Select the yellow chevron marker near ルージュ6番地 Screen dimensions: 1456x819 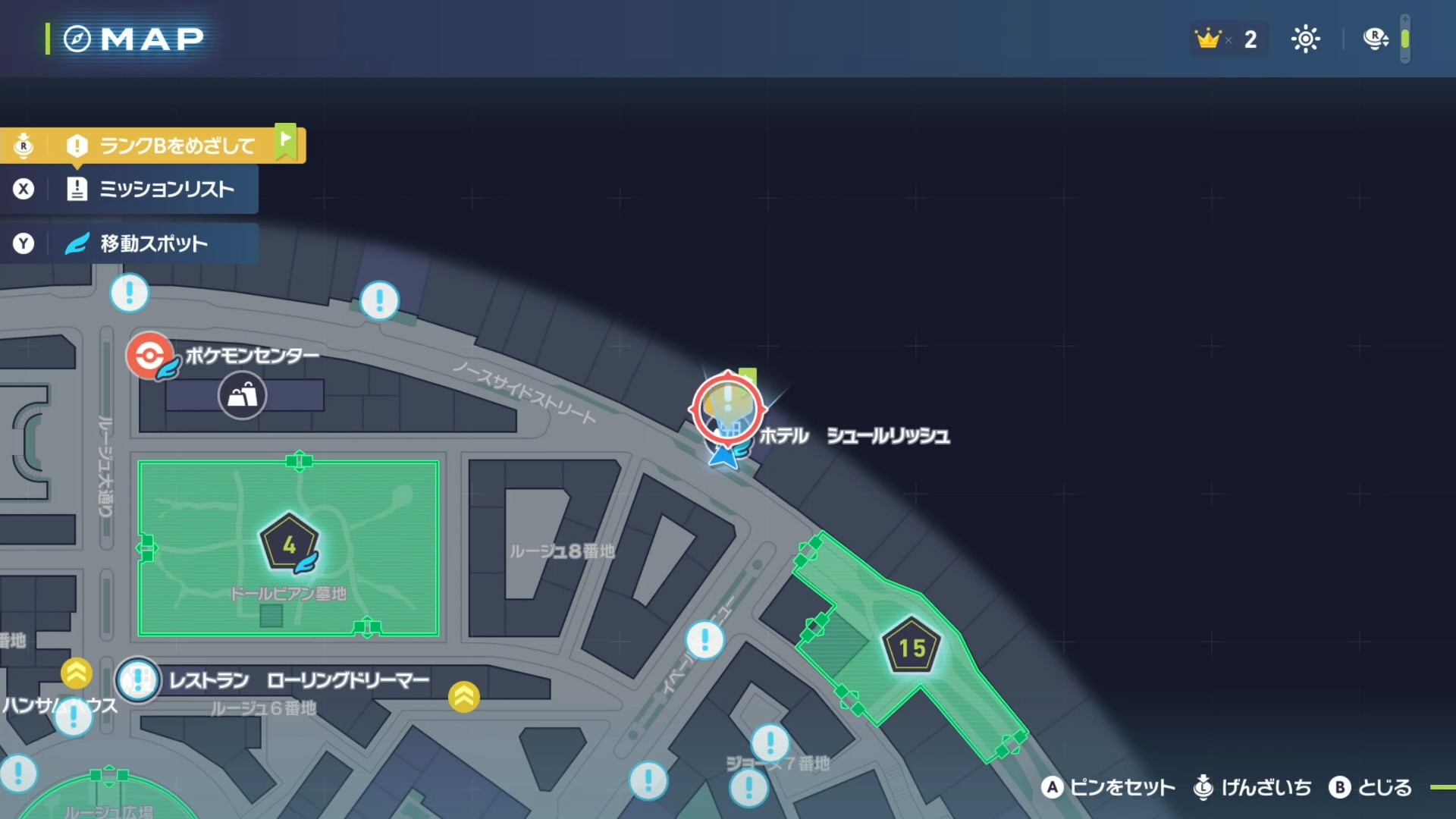tap(463, 696)
